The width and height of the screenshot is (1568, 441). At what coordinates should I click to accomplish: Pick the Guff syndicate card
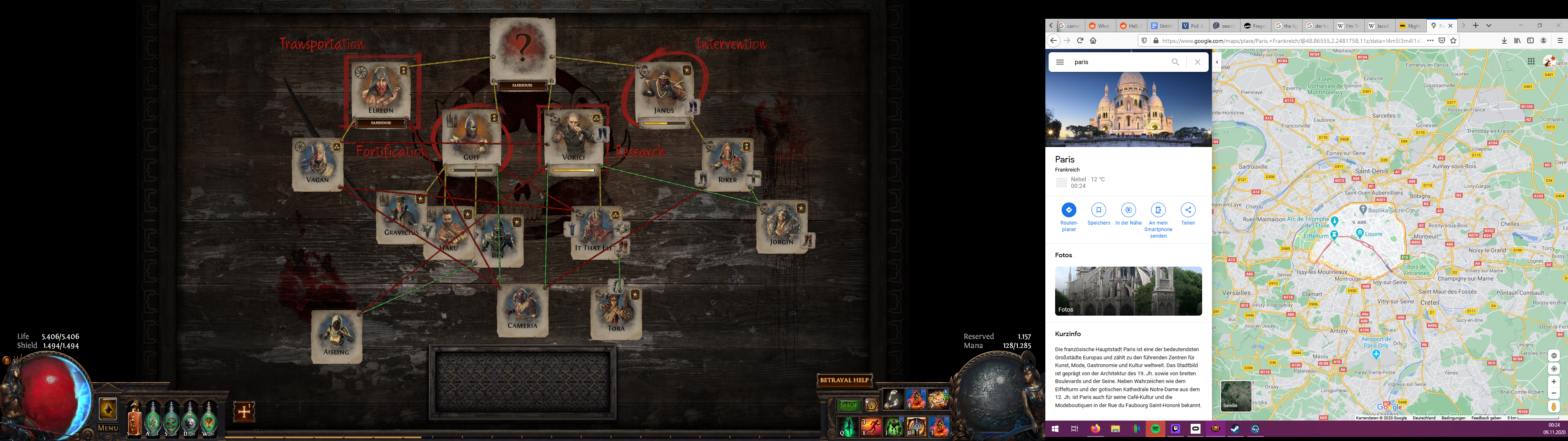[x=470, y=136]
